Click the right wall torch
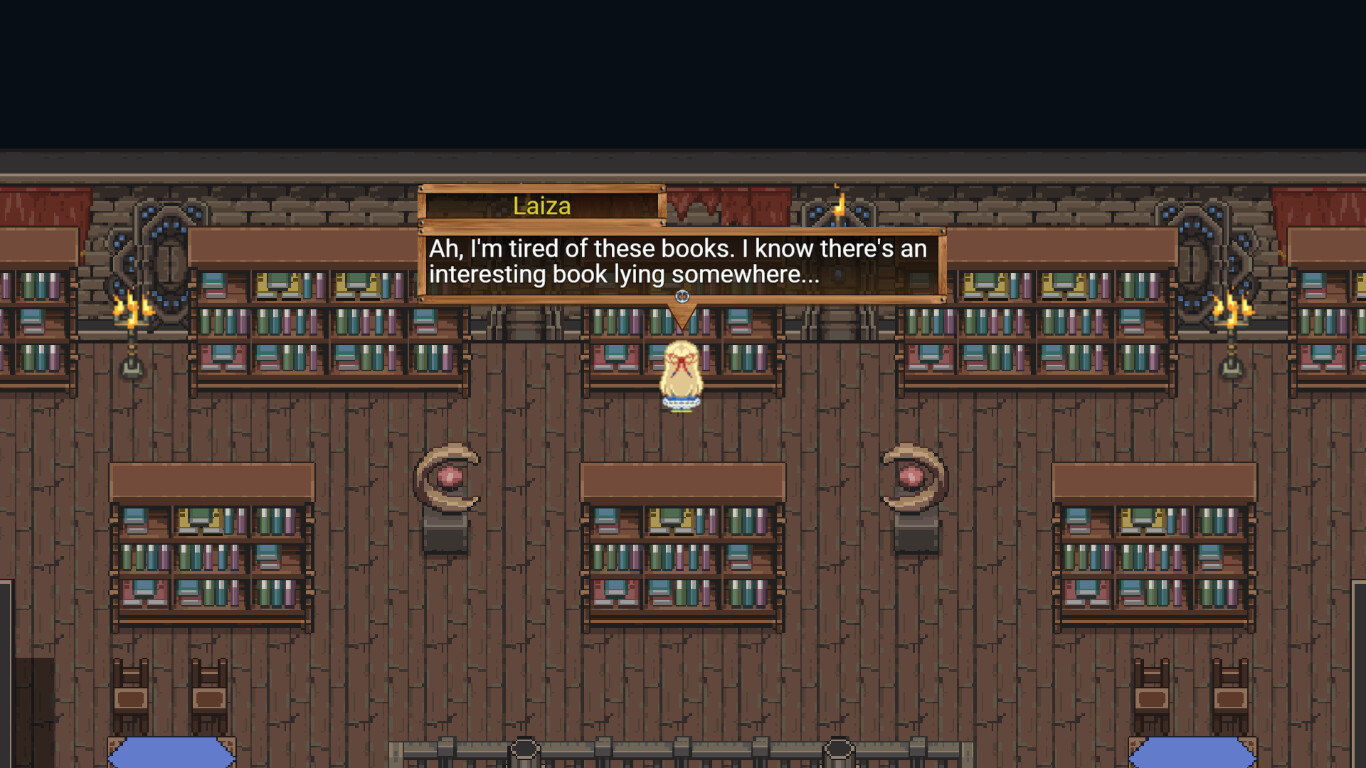Image resolution: width=1366 pixels, height=768 pixels. [1232, 310]
